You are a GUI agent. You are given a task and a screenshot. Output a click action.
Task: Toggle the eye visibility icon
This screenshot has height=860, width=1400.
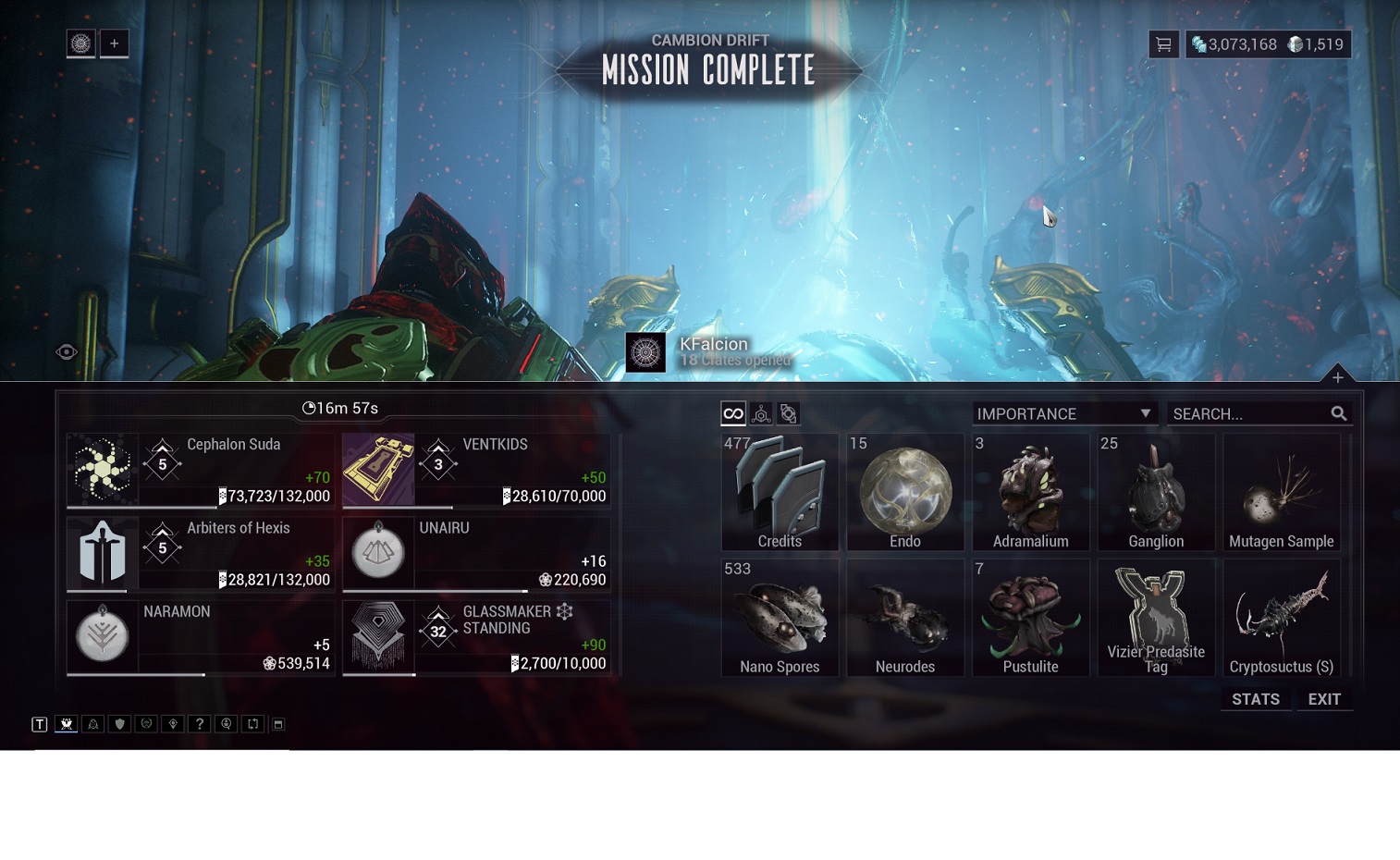(67, 351)
